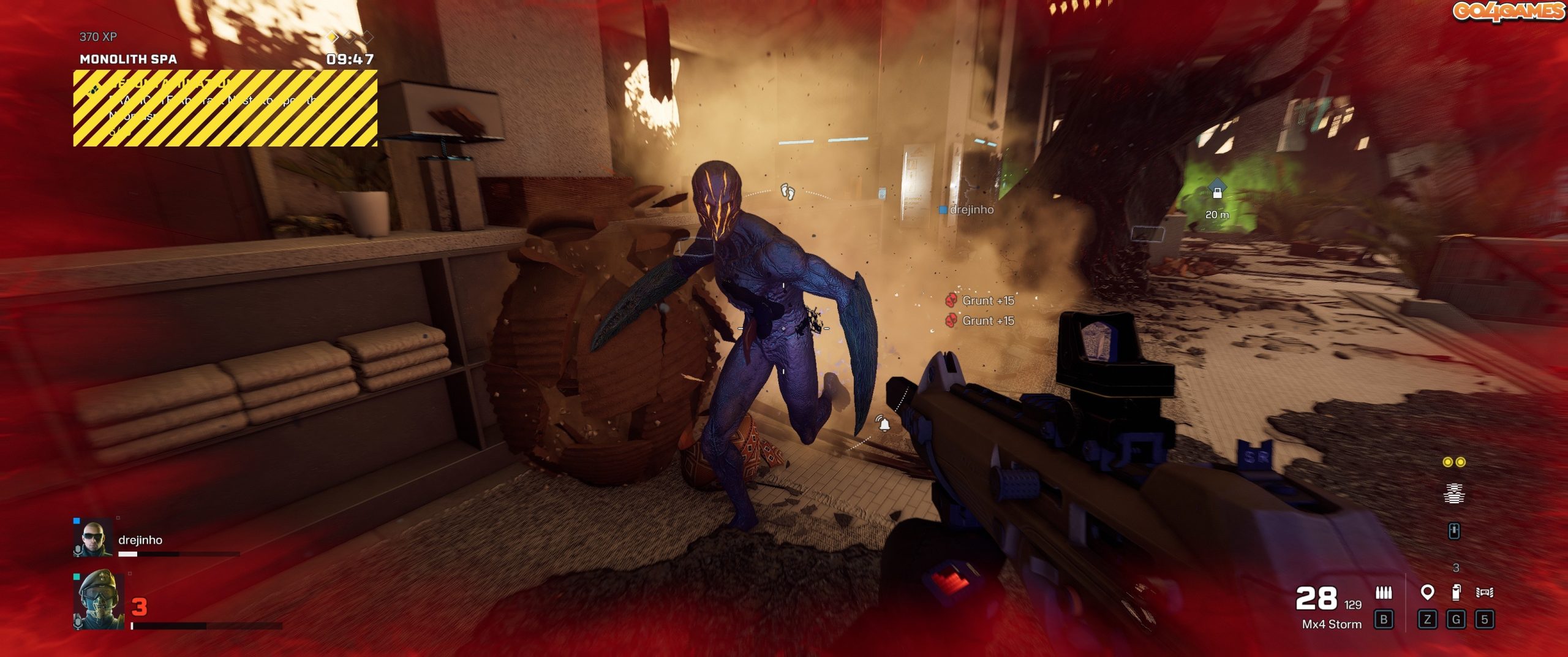Click the bell alert indicator icon
1568x657 pixels.
tap(883, 423)
